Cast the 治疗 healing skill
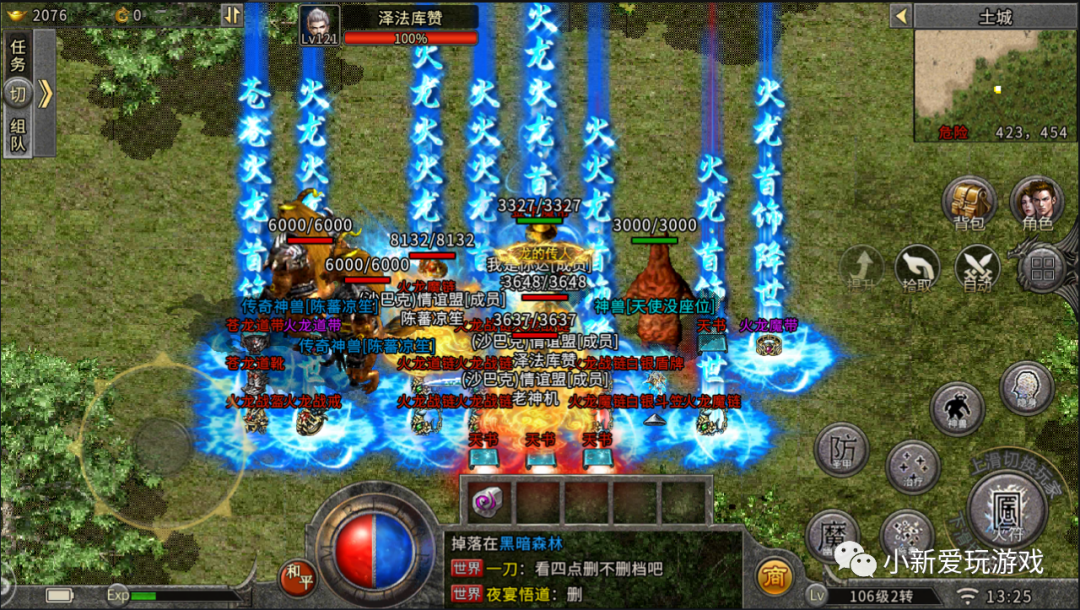Viewport: 1080px width, 610px height. (912, 466)
